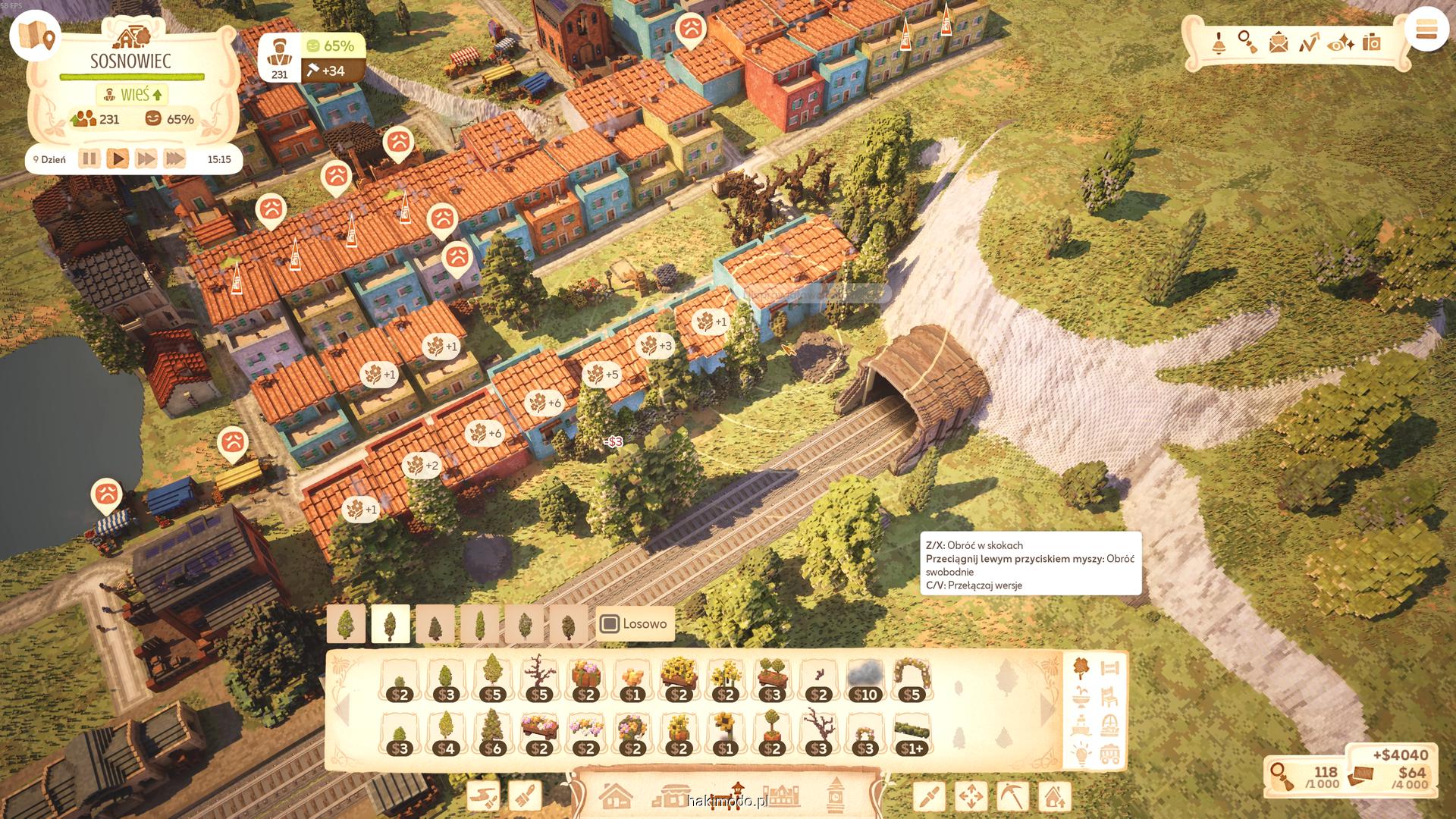Set the game to triple fast-forward speed

point(174,159)
